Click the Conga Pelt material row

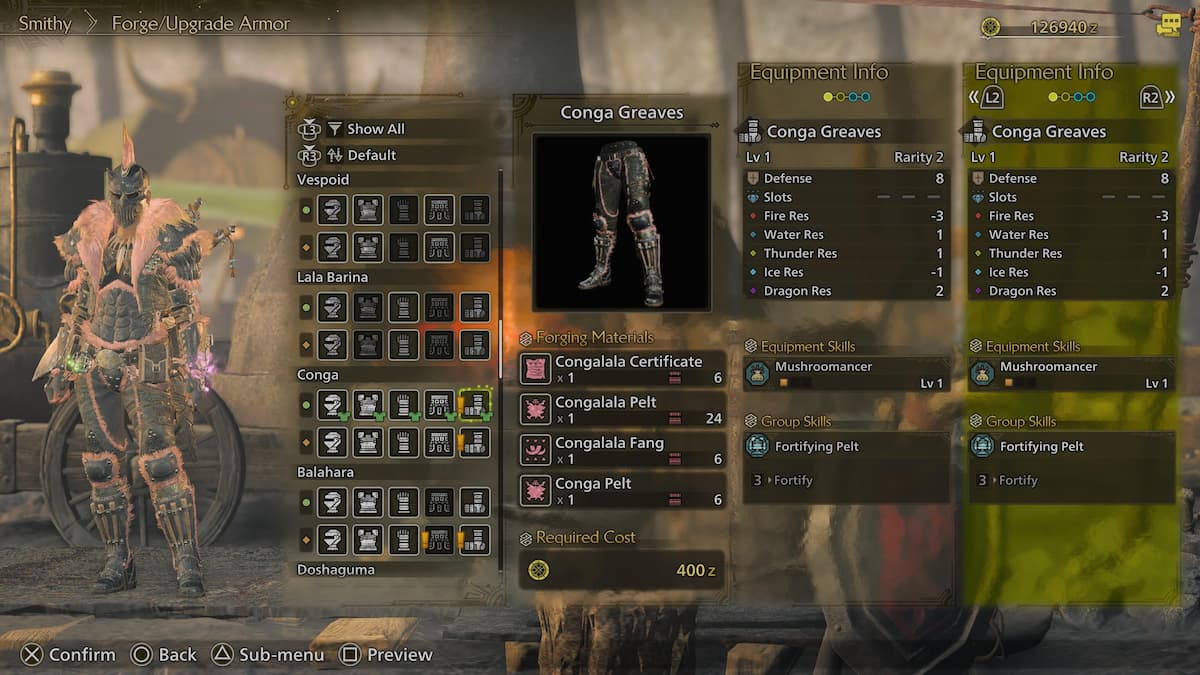[622, 491]
